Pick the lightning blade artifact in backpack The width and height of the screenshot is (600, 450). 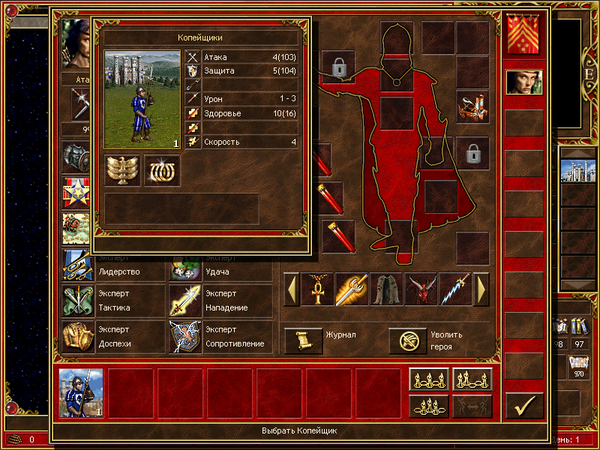tap(454, 290)
